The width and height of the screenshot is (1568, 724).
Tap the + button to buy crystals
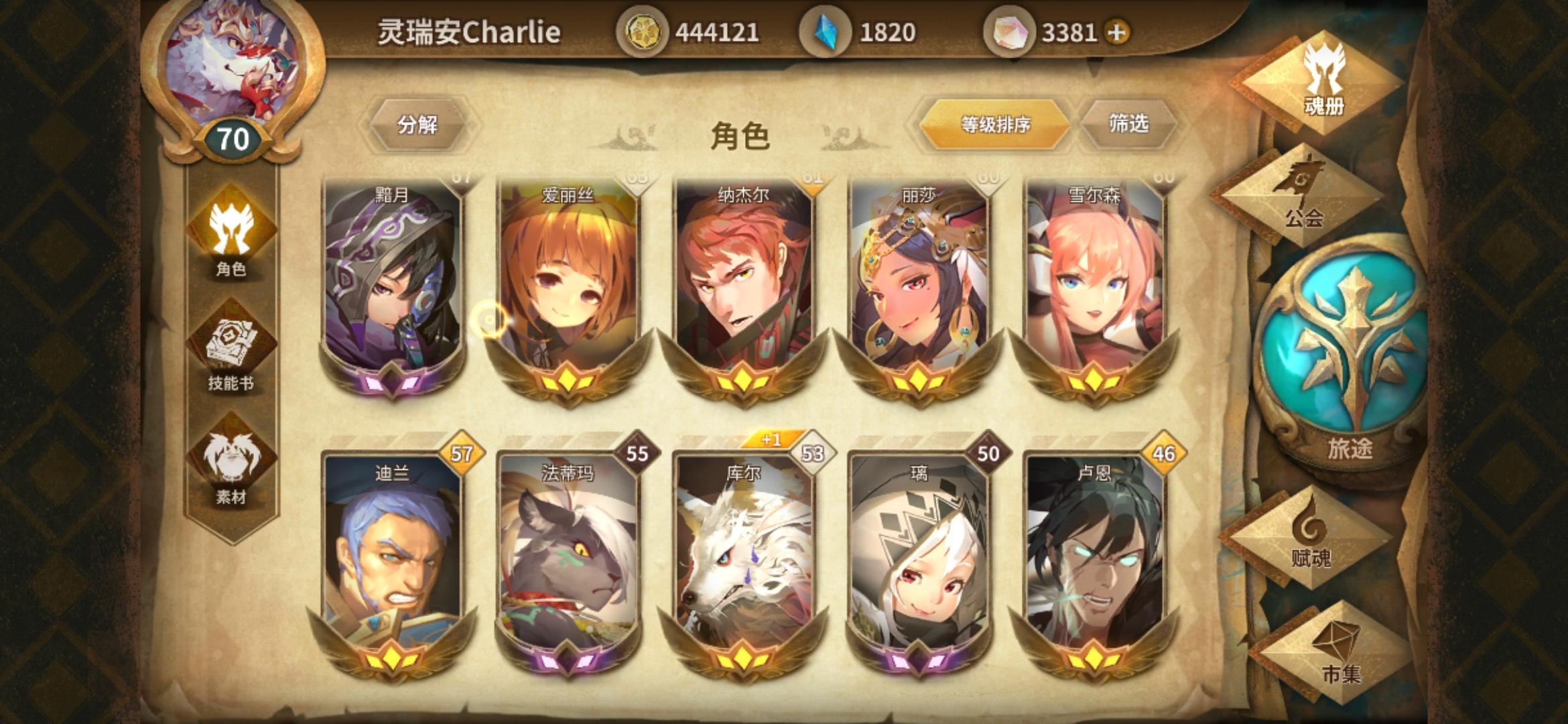[x=1116, y=30]
